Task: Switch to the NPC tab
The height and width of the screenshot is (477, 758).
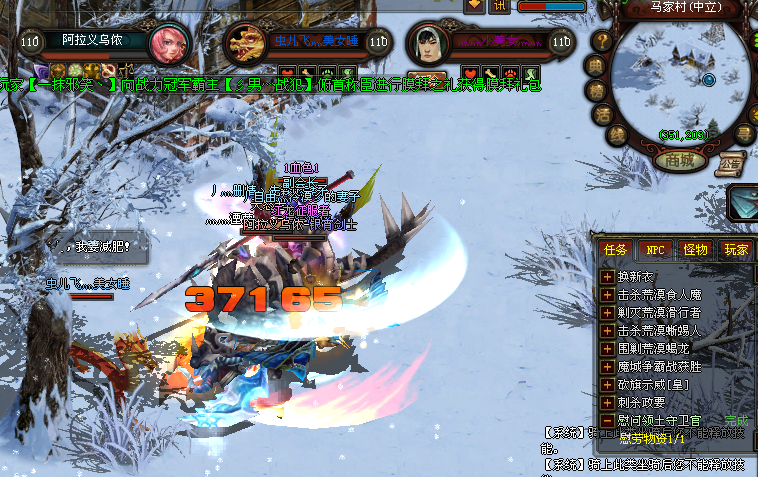Action: pyautogui.click(x=654, y=249)
